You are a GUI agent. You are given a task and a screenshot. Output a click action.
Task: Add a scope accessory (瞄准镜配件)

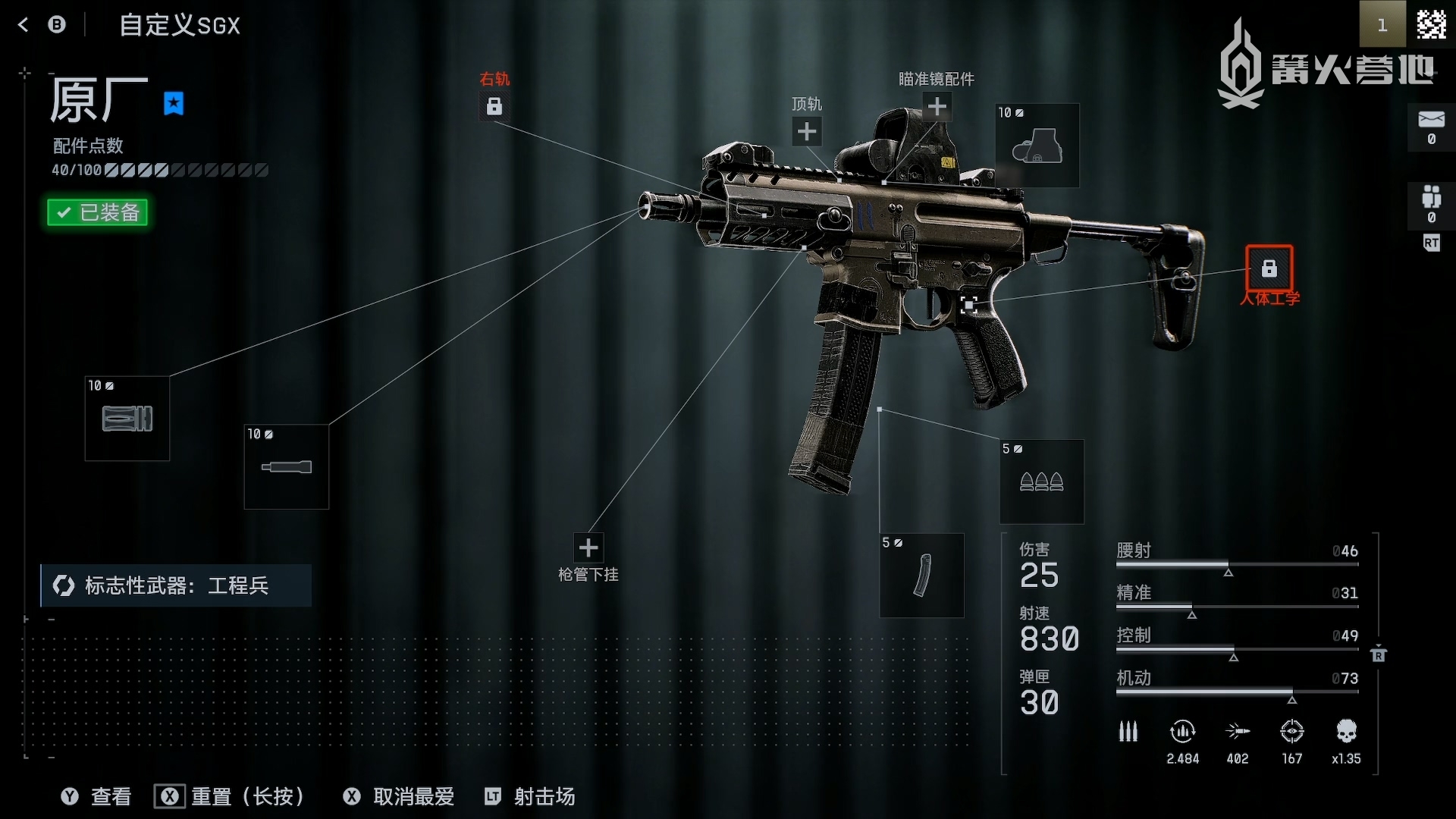937,107
